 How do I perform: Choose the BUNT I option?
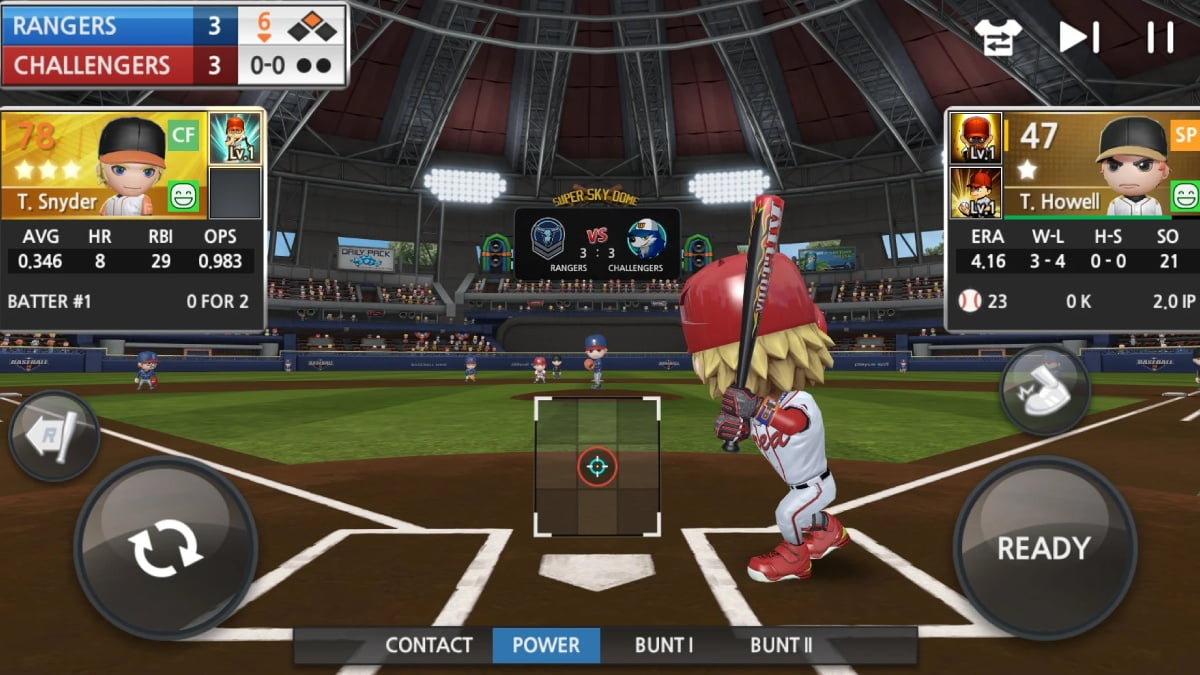[x=664, y=645]
